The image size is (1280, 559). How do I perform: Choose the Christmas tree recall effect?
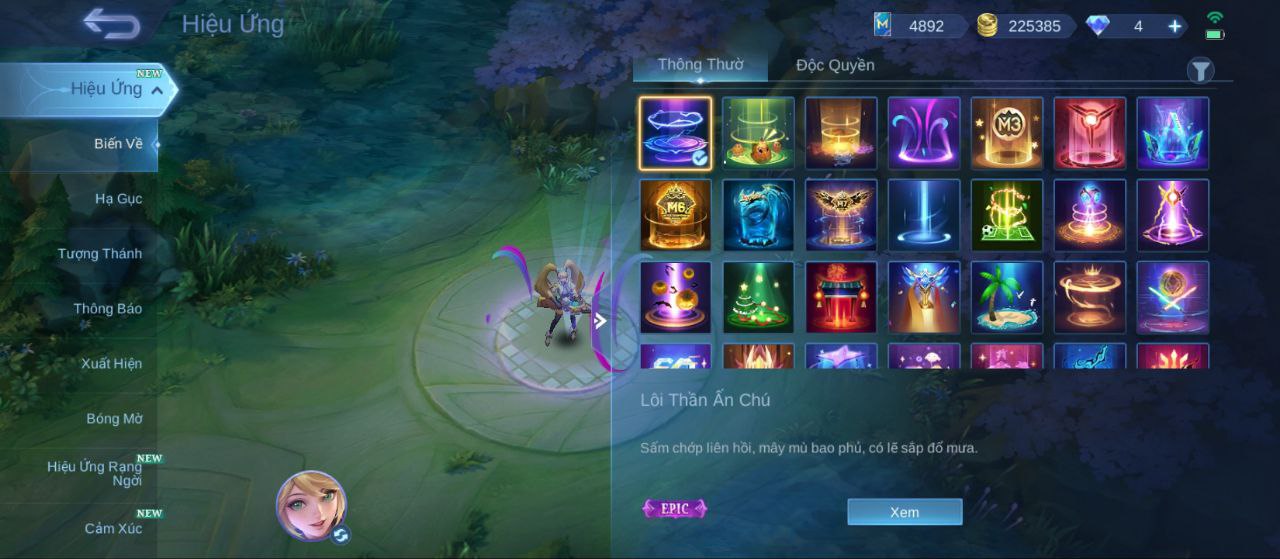click(758, 297)
